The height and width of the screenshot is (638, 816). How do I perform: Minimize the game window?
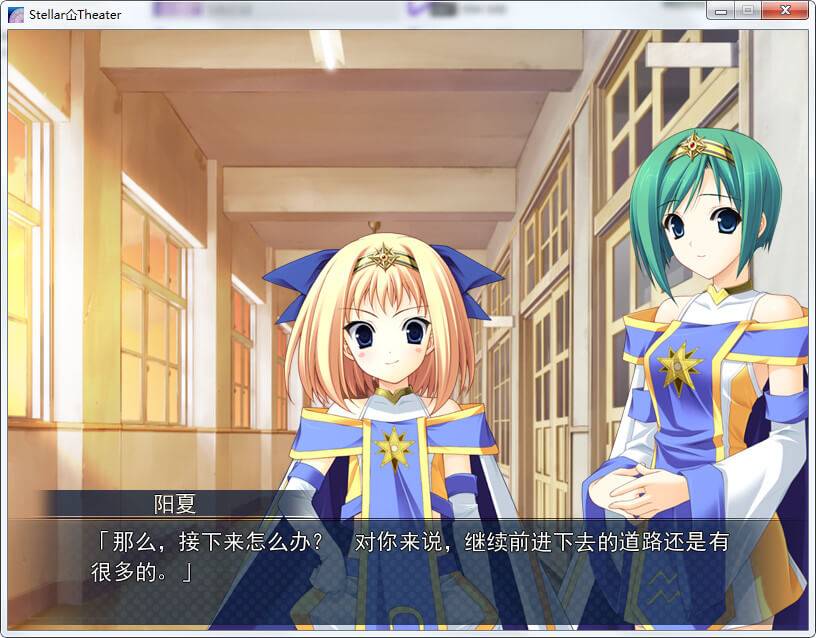pos(721,11)
